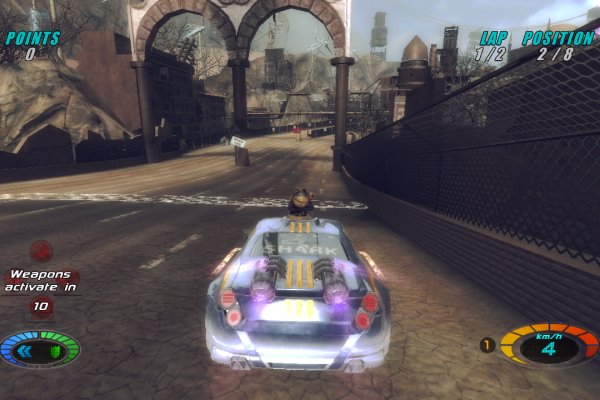Select the red weapon slot icon
This screenshot has width=600, height=400.
(41, 250)
